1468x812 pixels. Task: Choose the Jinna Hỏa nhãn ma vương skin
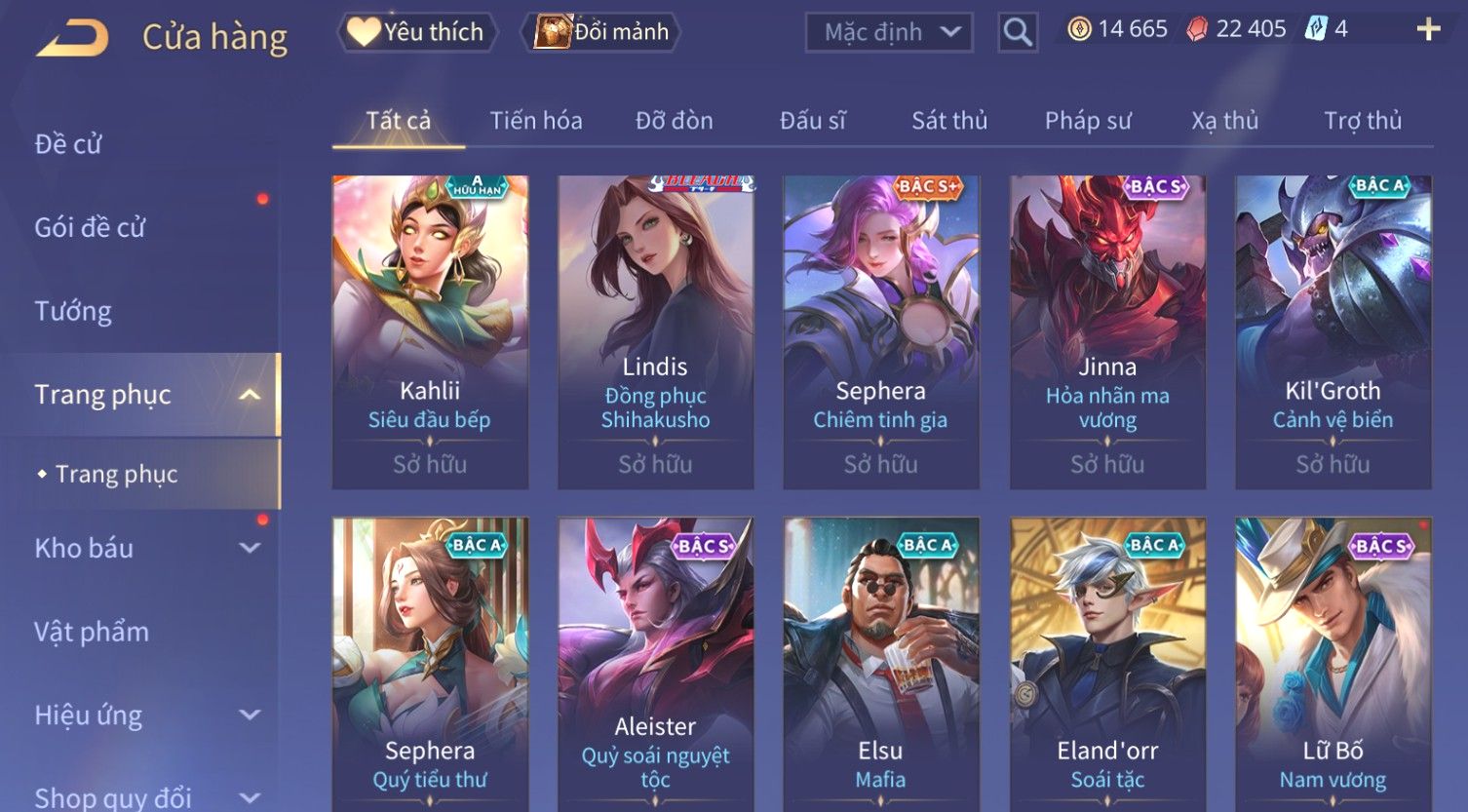pos(1107,331)
